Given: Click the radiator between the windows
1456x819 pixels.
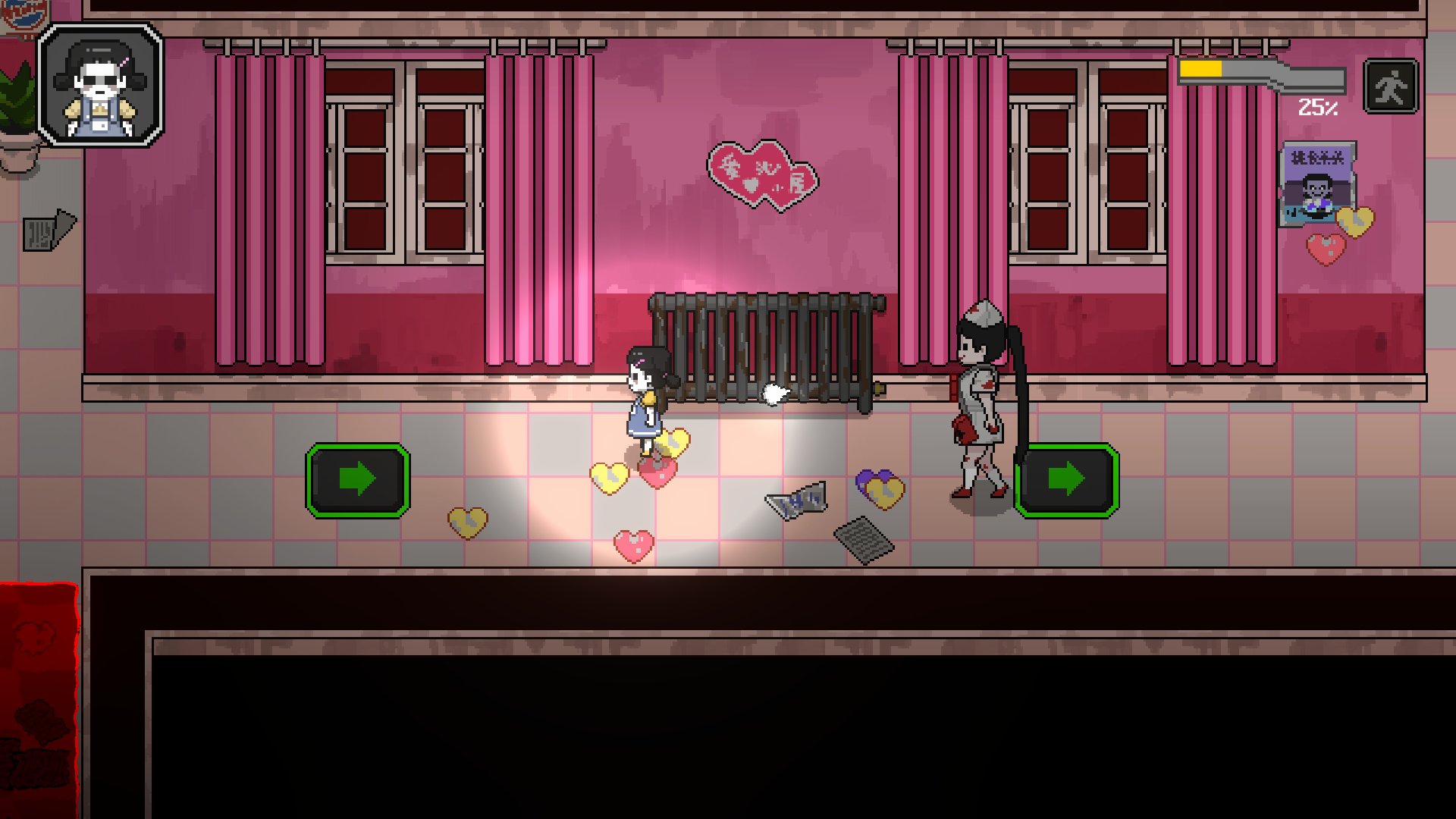Looking at the screenshot, I should 766,349.
